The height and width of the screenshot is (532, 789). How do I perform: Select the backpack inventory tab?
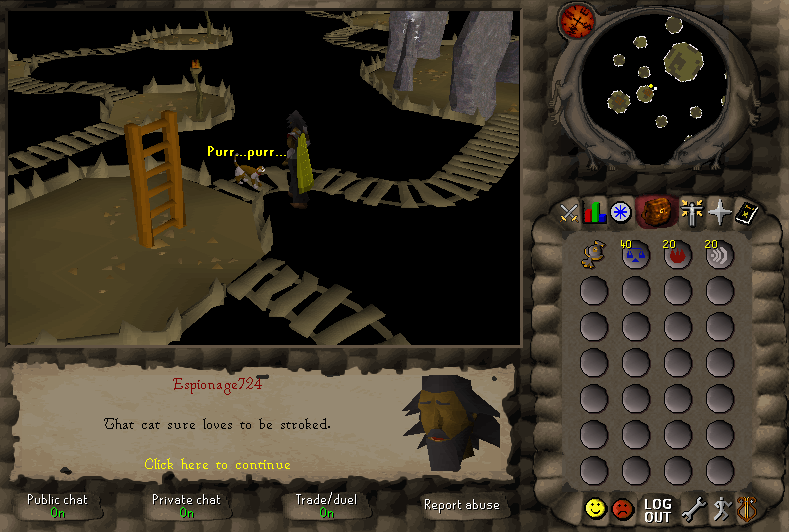(x=654, y=212)
